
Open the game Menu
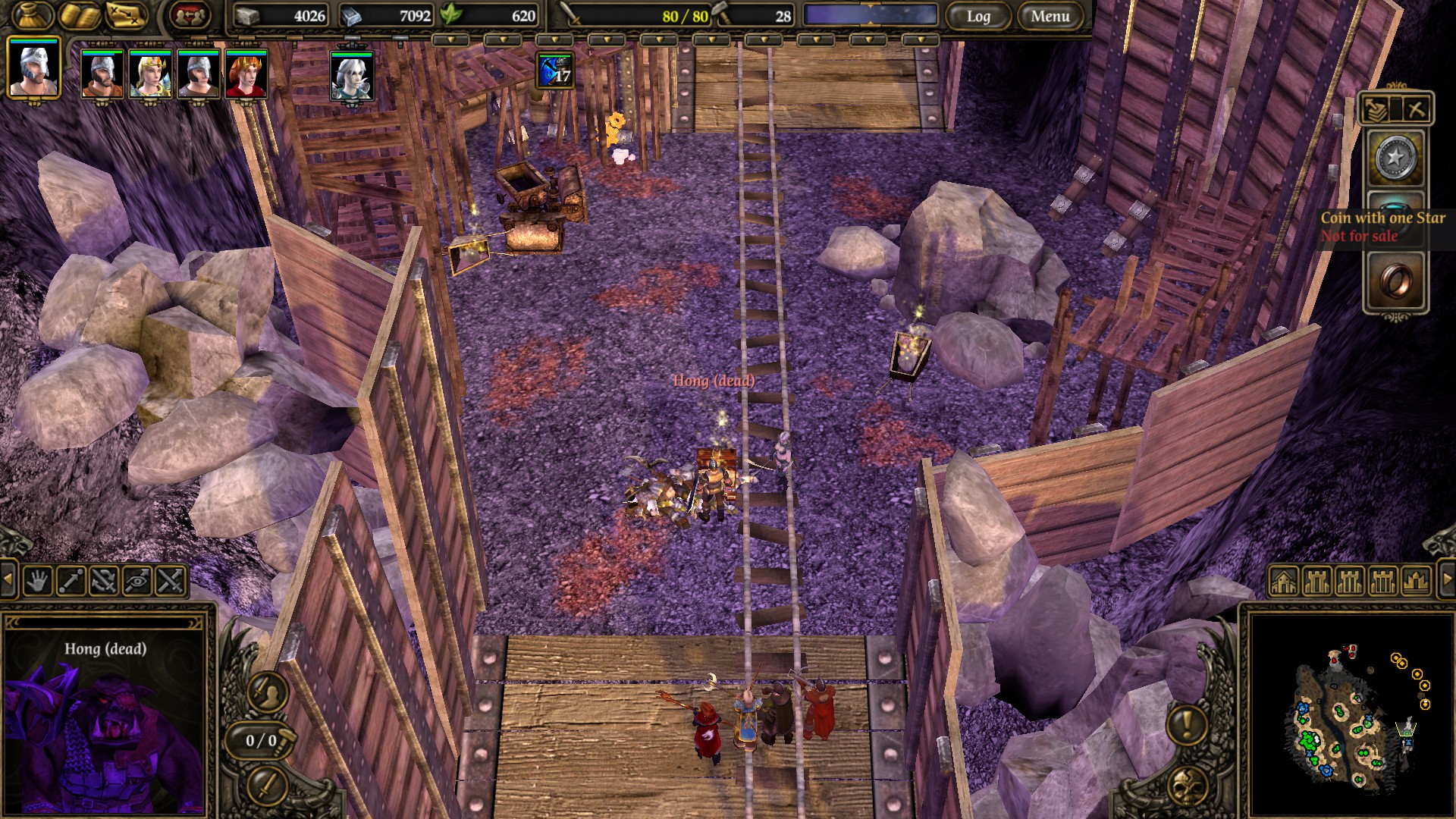[1050, 16]
